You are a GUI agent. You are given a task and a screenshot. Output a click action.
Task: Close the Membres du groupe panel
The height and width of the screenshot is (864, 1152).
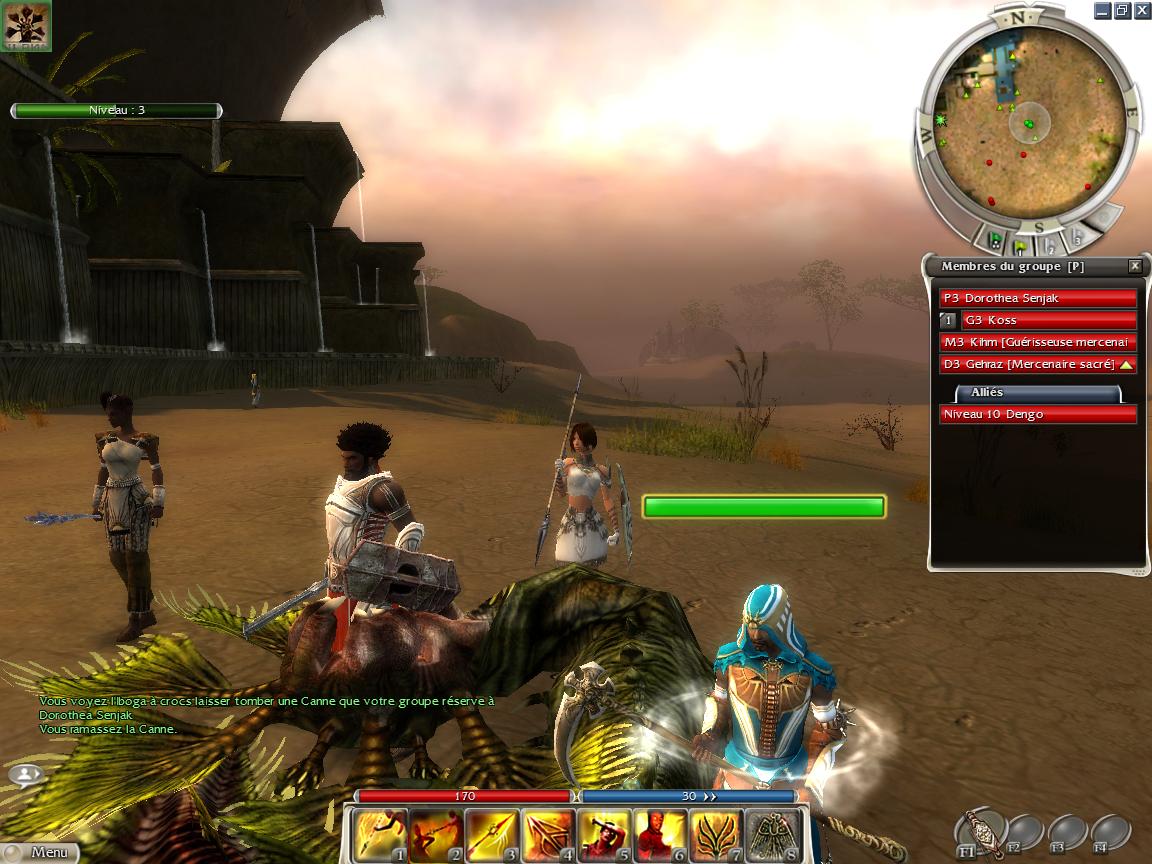(1135, 266)
